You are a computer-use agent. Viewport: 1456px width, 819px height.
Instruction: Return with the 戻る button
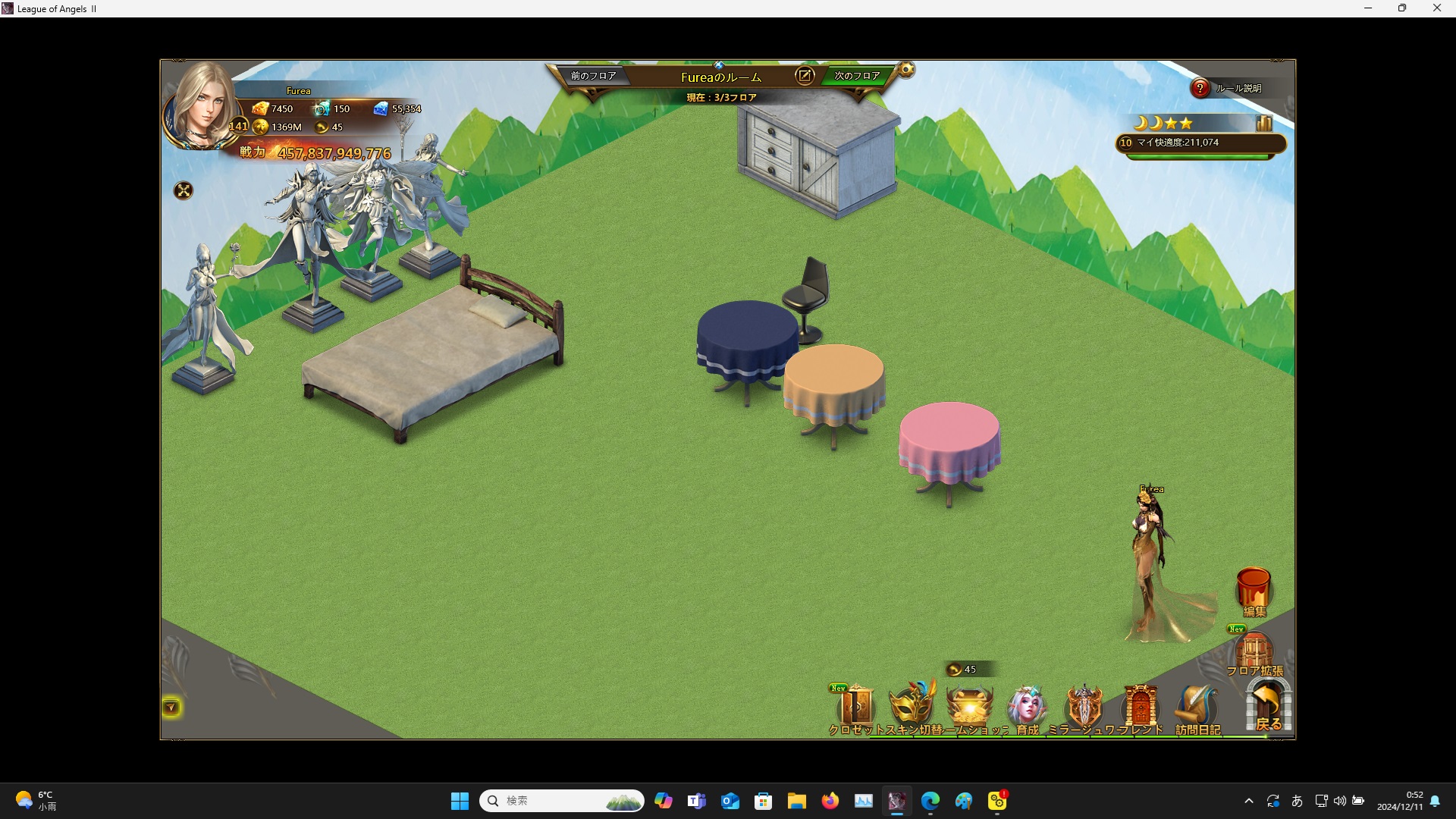pyautogui.click(x=1268, y=705)
